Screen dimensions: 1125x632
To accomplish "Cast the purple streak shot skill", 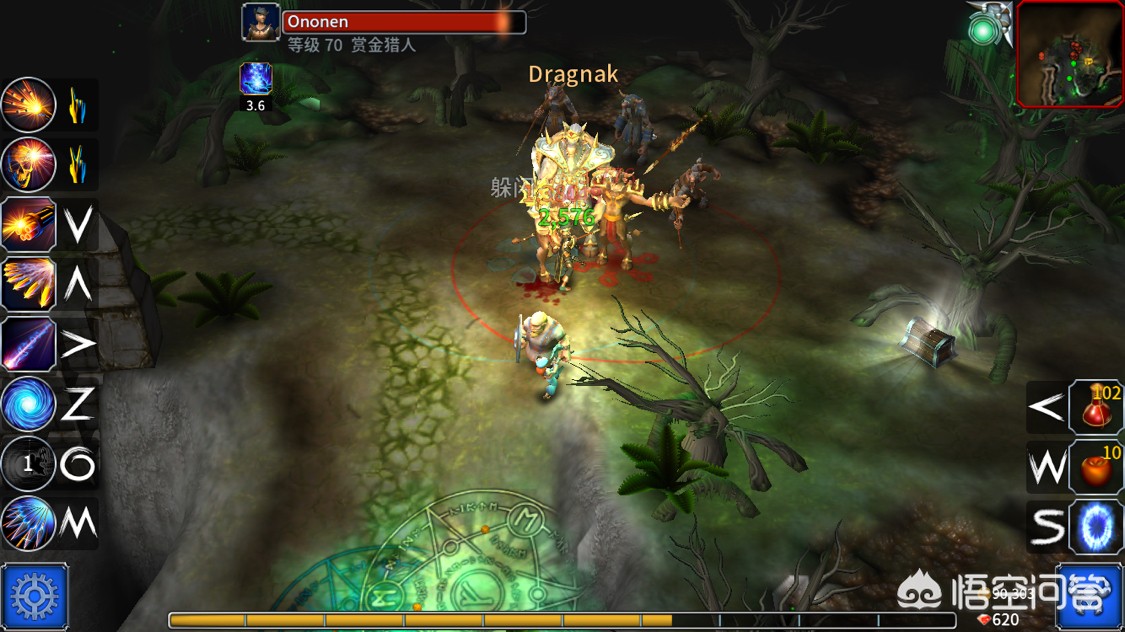I will tap(28, 345).
